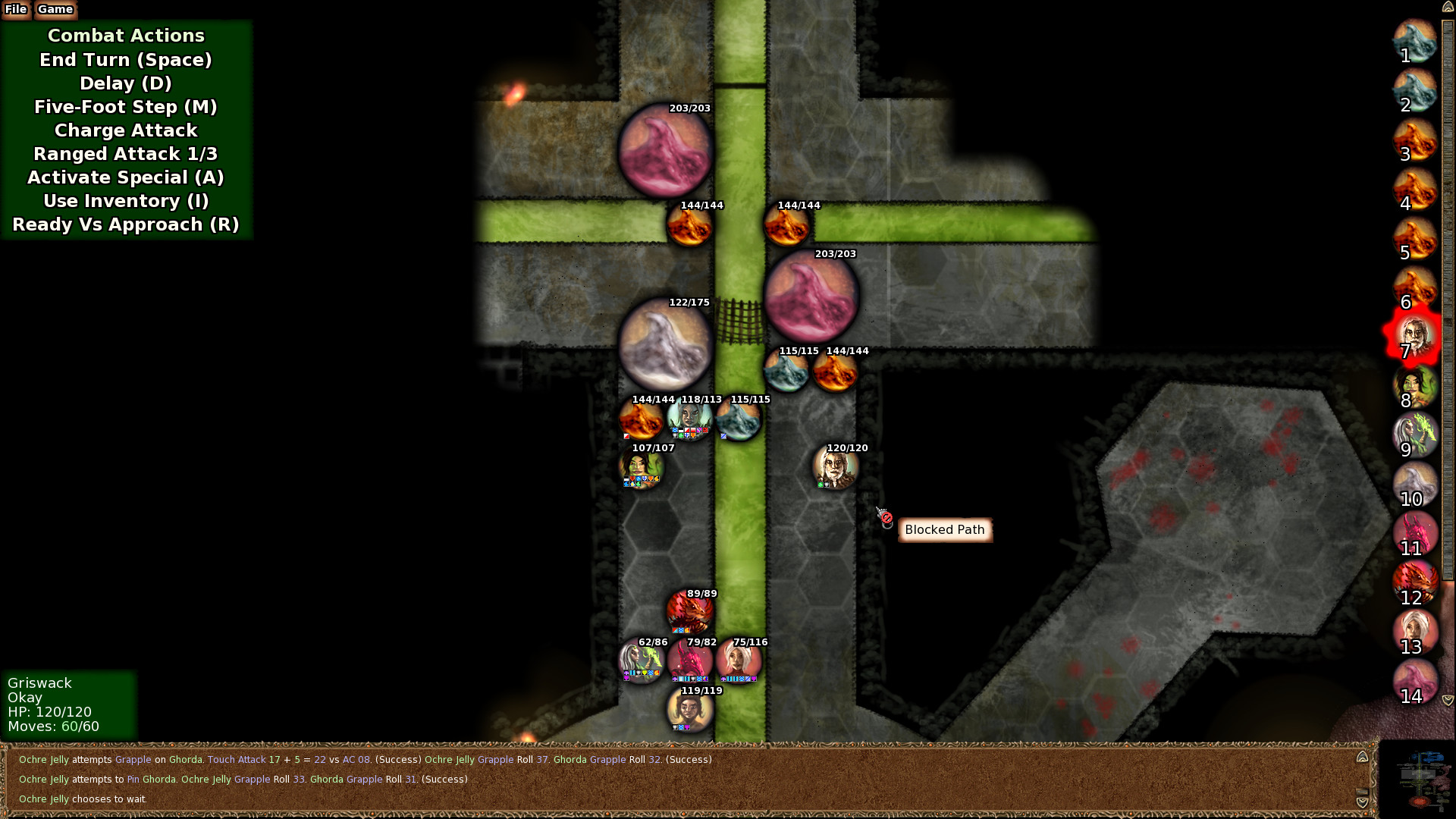Screen dimensions: 1456x819
Task: Select Delay from the Combat Actions panel
Action: click(x=125, y=83)
